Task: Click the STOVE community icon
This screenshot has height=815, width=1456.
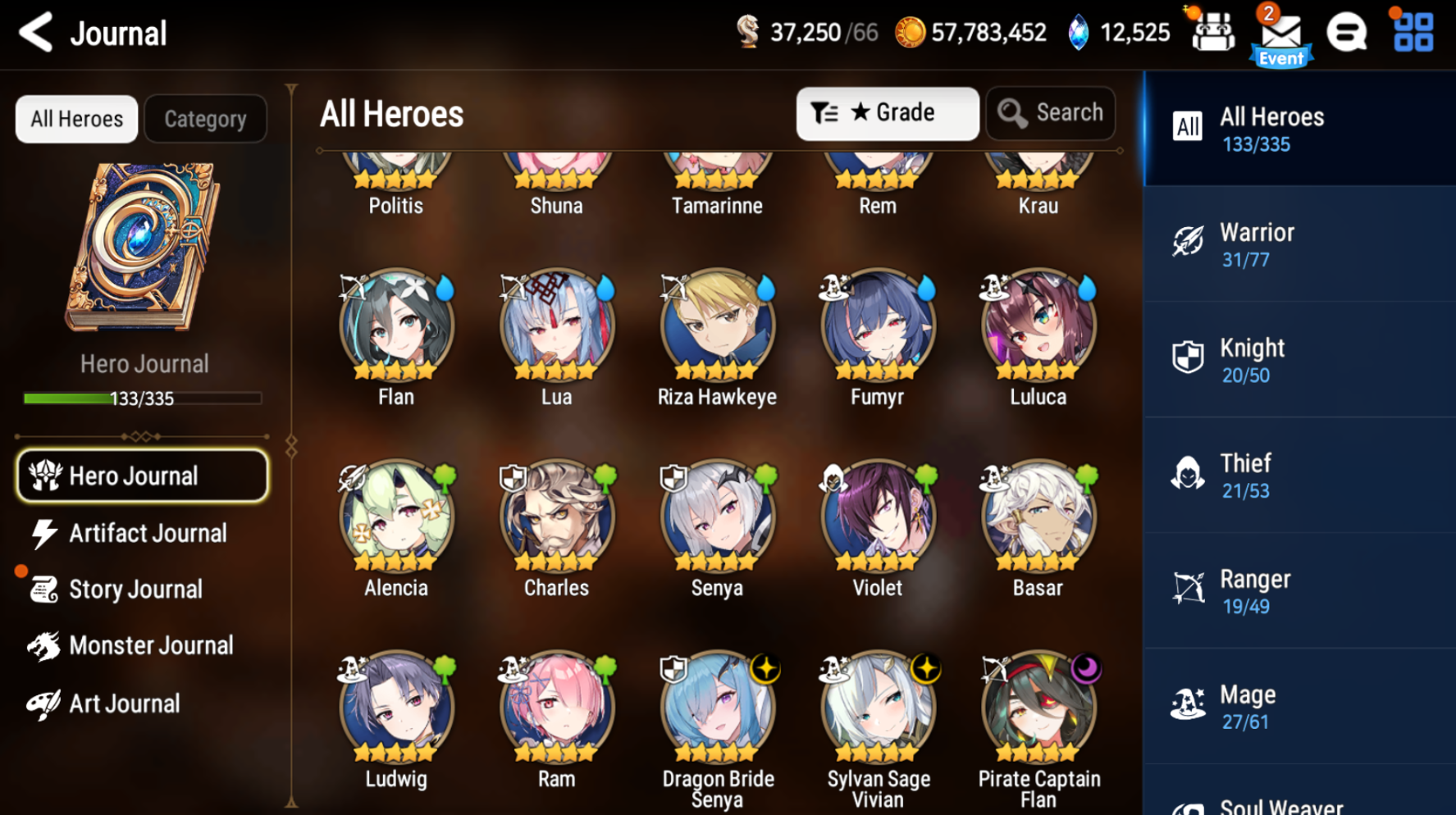Action: [1347, 33]
